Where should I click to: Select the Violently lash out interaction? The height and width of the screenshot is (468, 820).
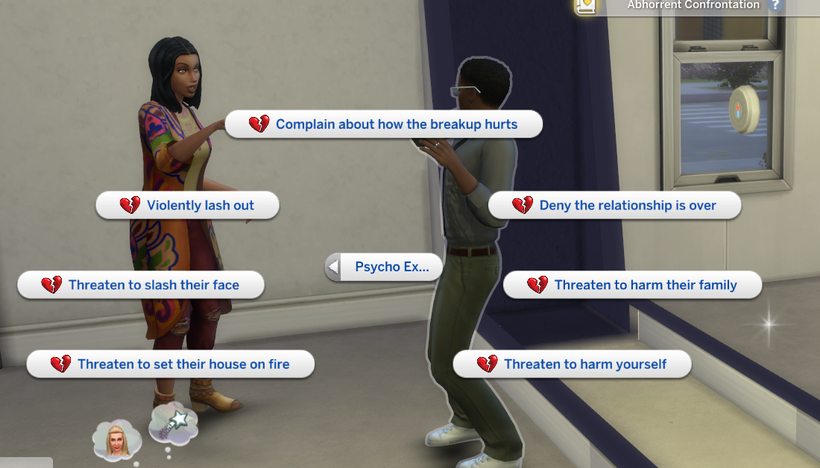pos(188,205)
